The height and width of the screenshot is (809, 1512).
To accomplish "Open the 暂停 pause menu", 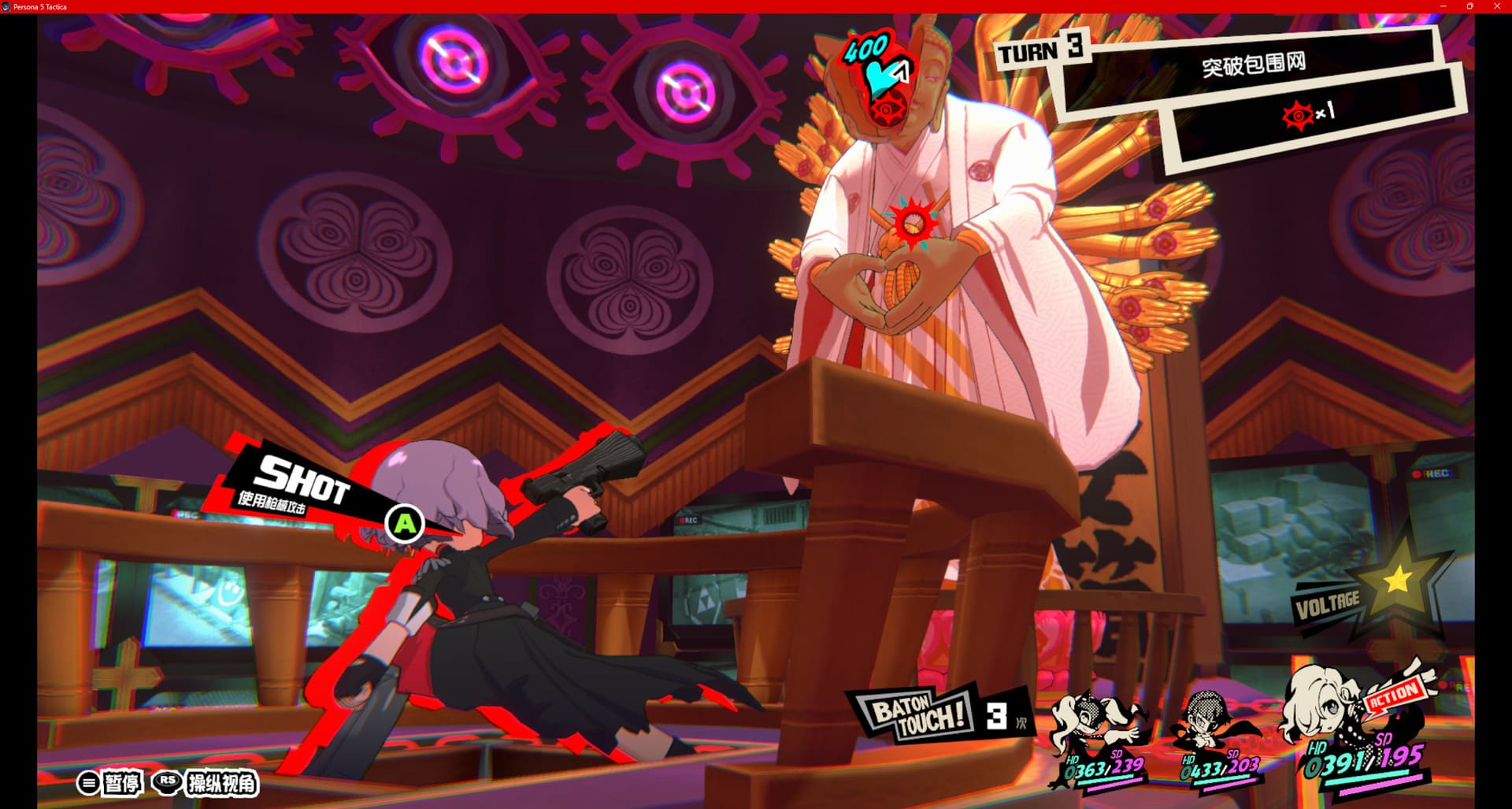I will coord(110,782).
